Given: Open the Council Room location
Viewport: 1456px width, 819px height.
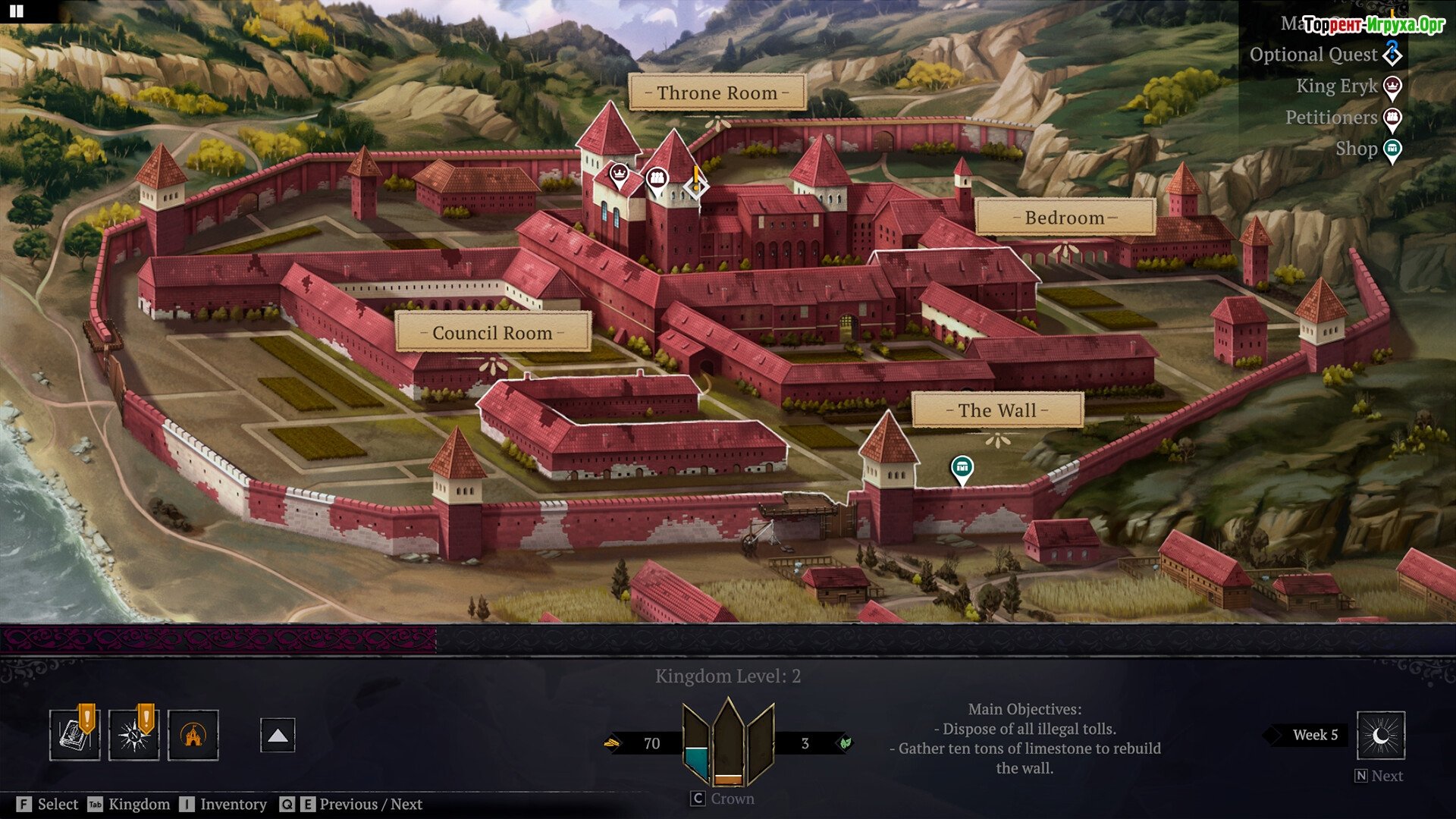Looking at the screenshot, I should point(492,333).
